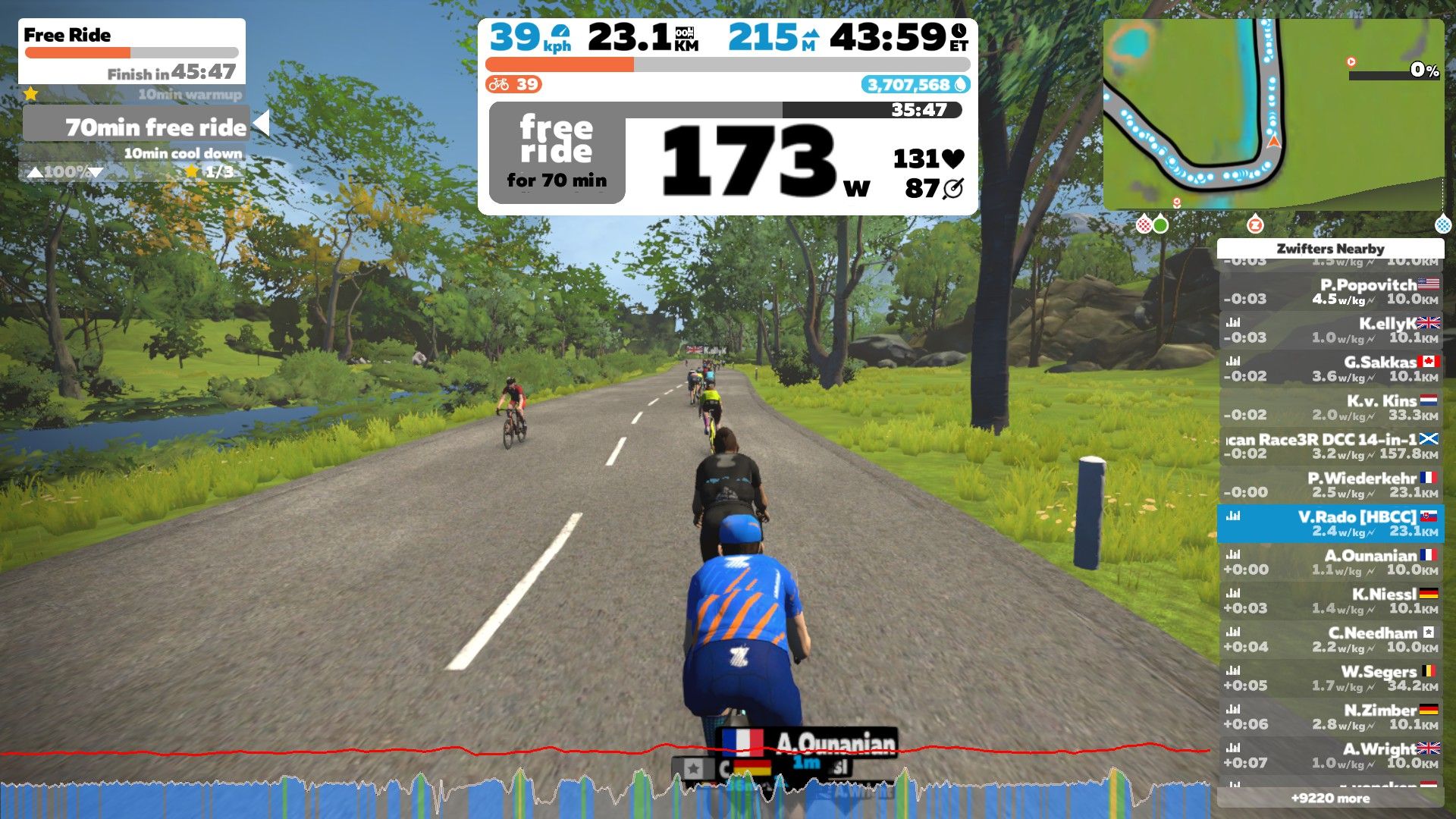Click the C.Needham rider entry
This screenshot has height=819, width=1456.
(1331, 639)
